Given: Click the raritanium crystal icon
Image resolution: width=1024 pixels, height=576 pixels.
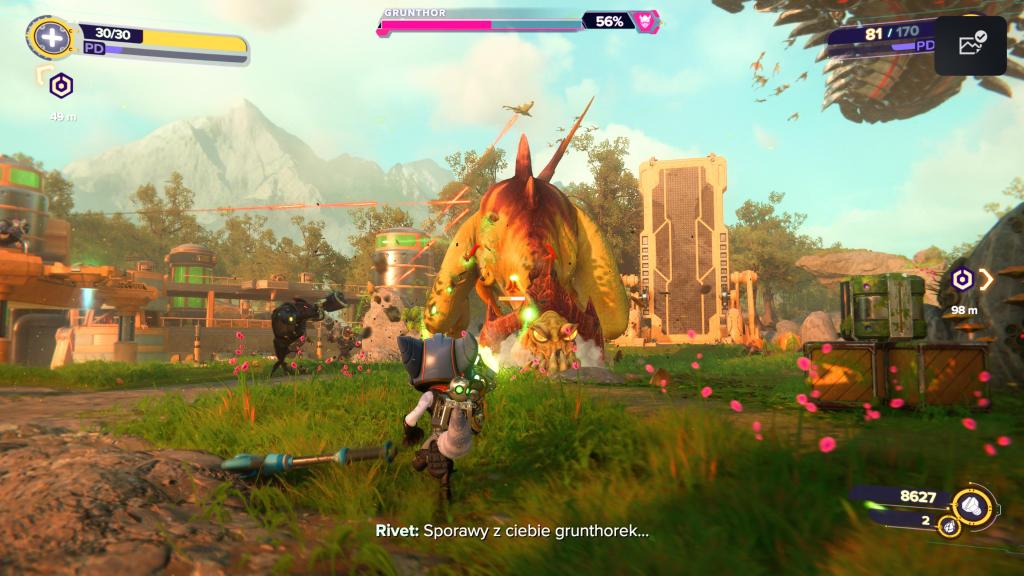Looking at the screenshot, I should [x=949, y=526].
